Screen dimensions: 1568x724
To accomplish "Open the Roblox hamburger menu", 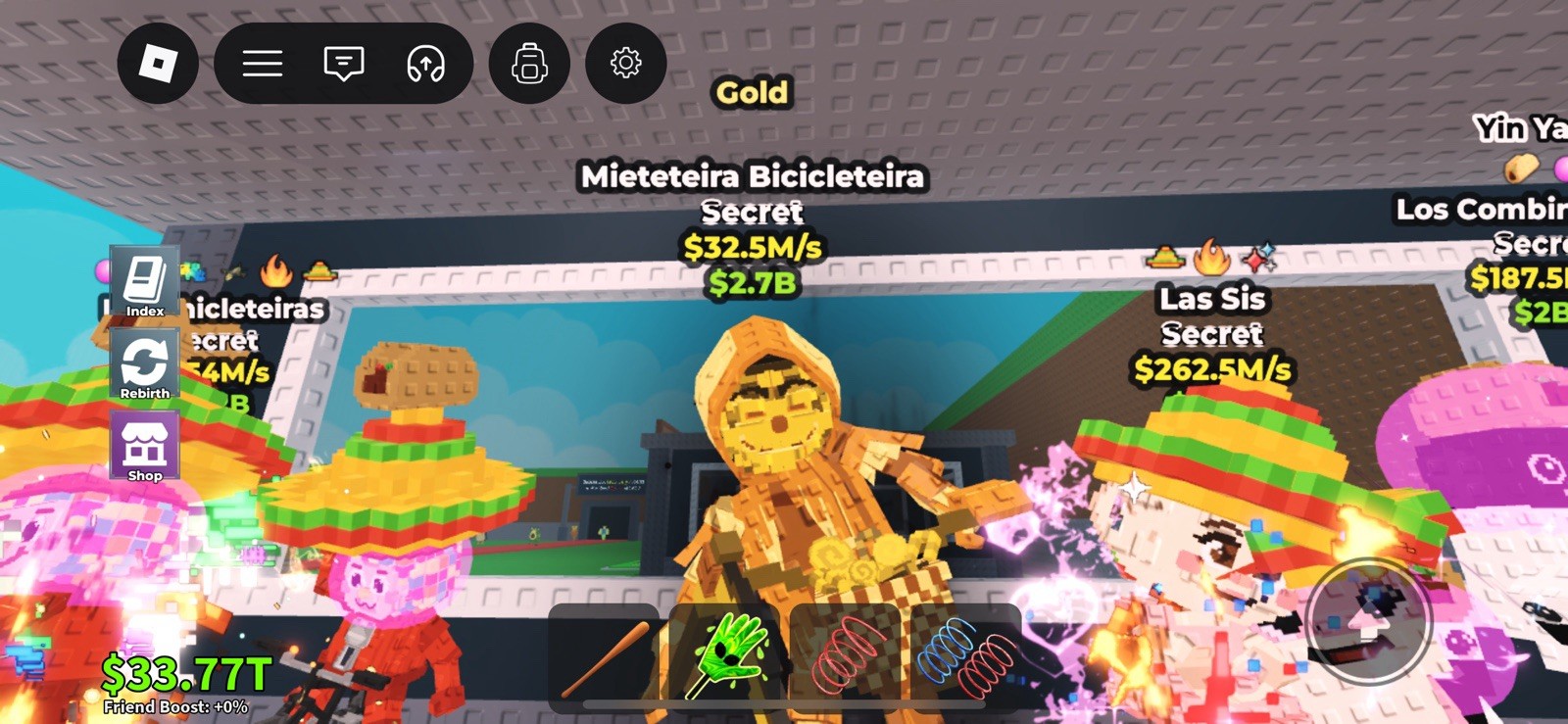I will (x=262, y=63).
